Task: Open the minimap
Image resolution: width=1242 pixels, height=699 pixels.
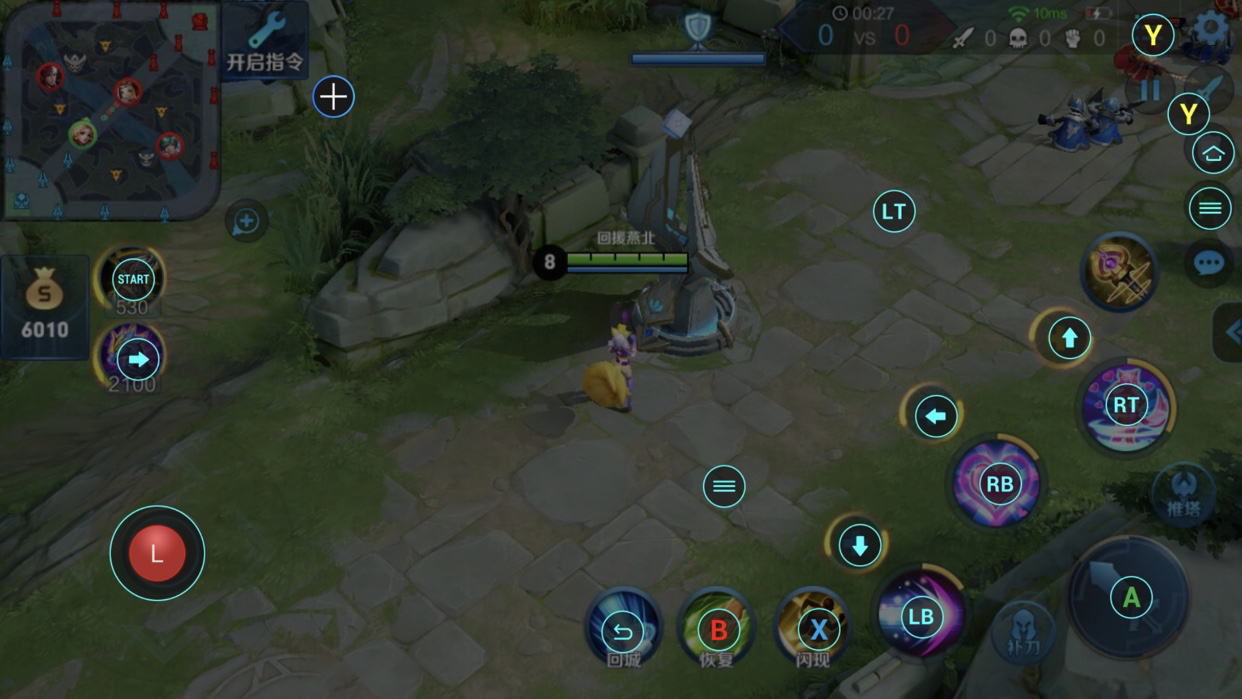Action: tap(110, 110)
